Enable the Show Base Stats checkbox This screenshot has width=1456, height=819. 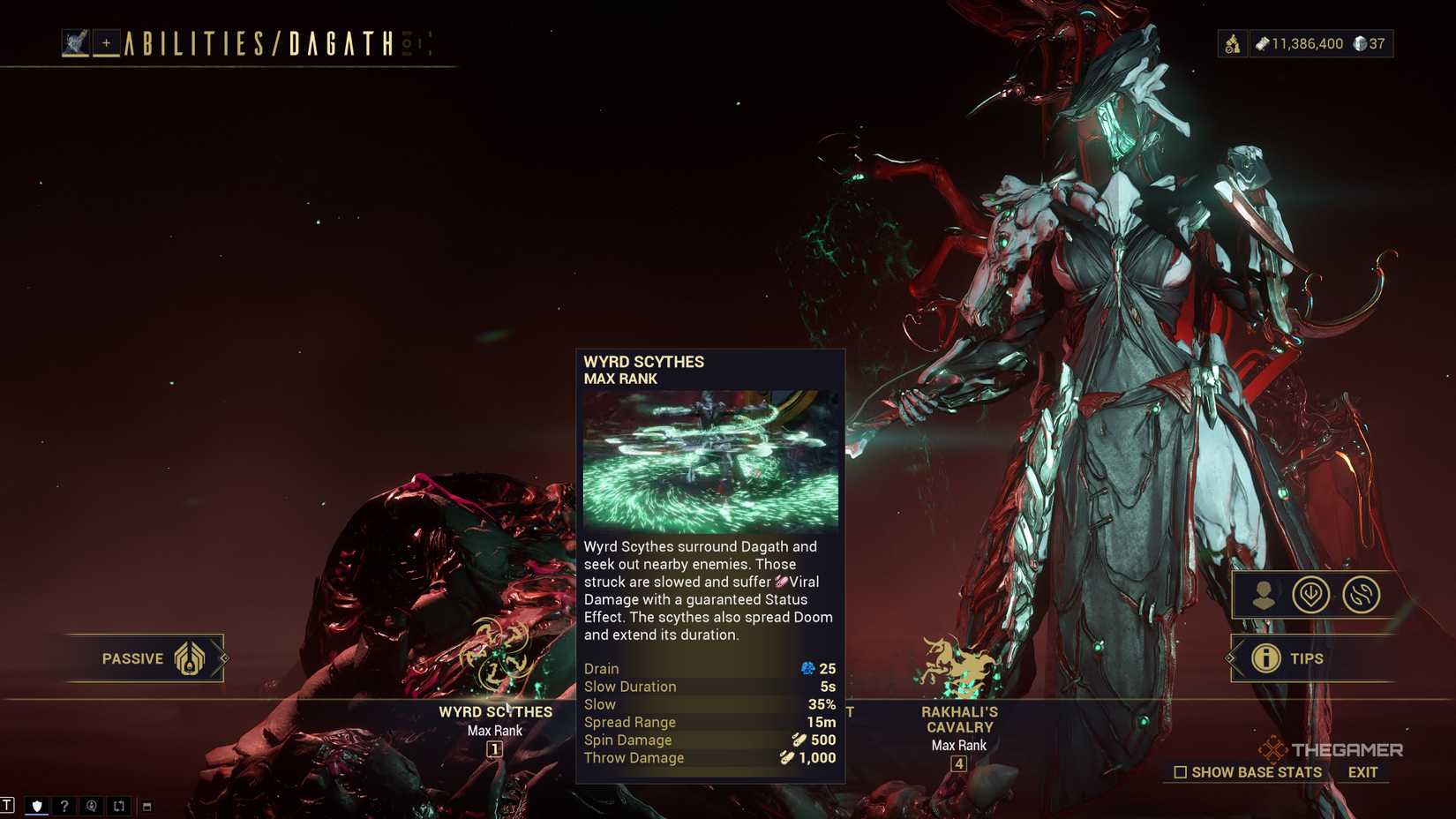click(x=1179, y=771)
